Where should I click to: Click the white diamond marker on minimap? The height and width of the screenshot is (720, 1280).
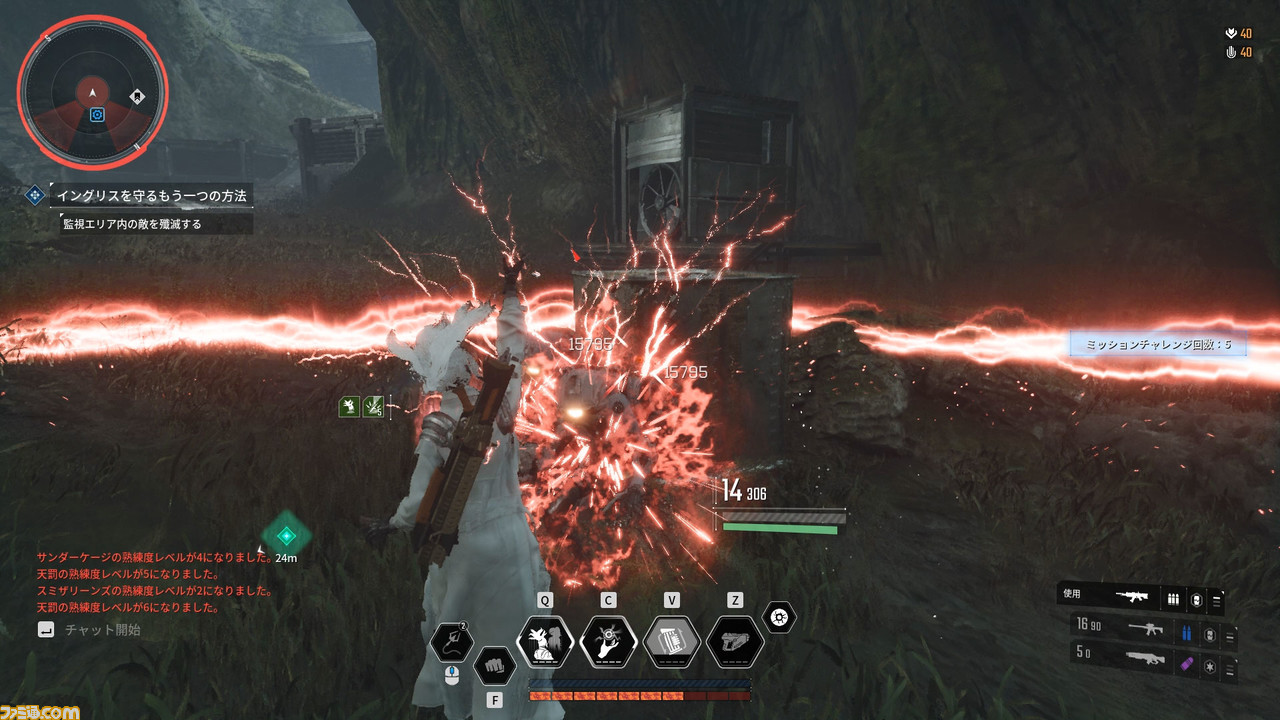point(137,97)
